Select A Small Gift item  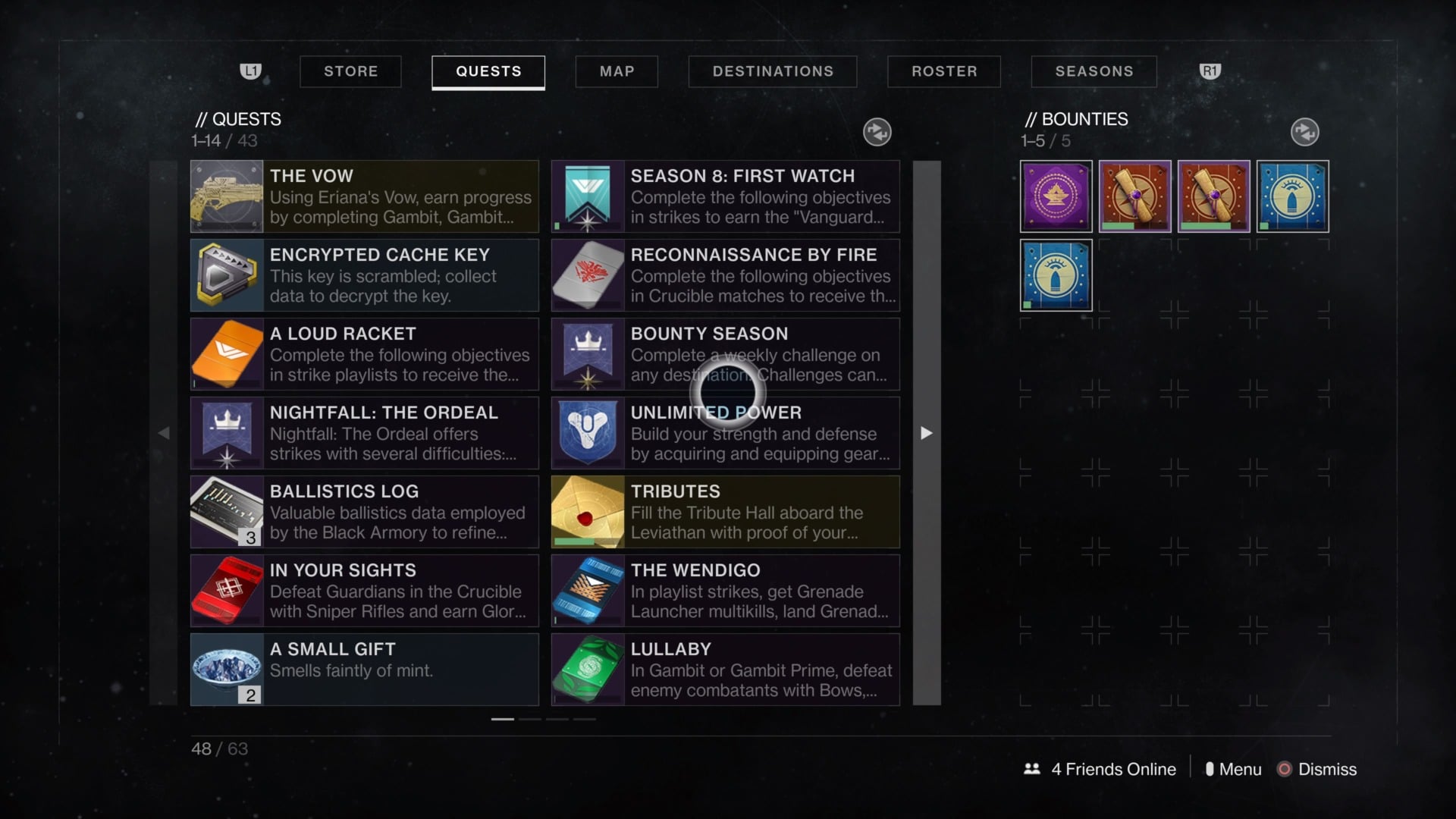click(x=365, y=670)
